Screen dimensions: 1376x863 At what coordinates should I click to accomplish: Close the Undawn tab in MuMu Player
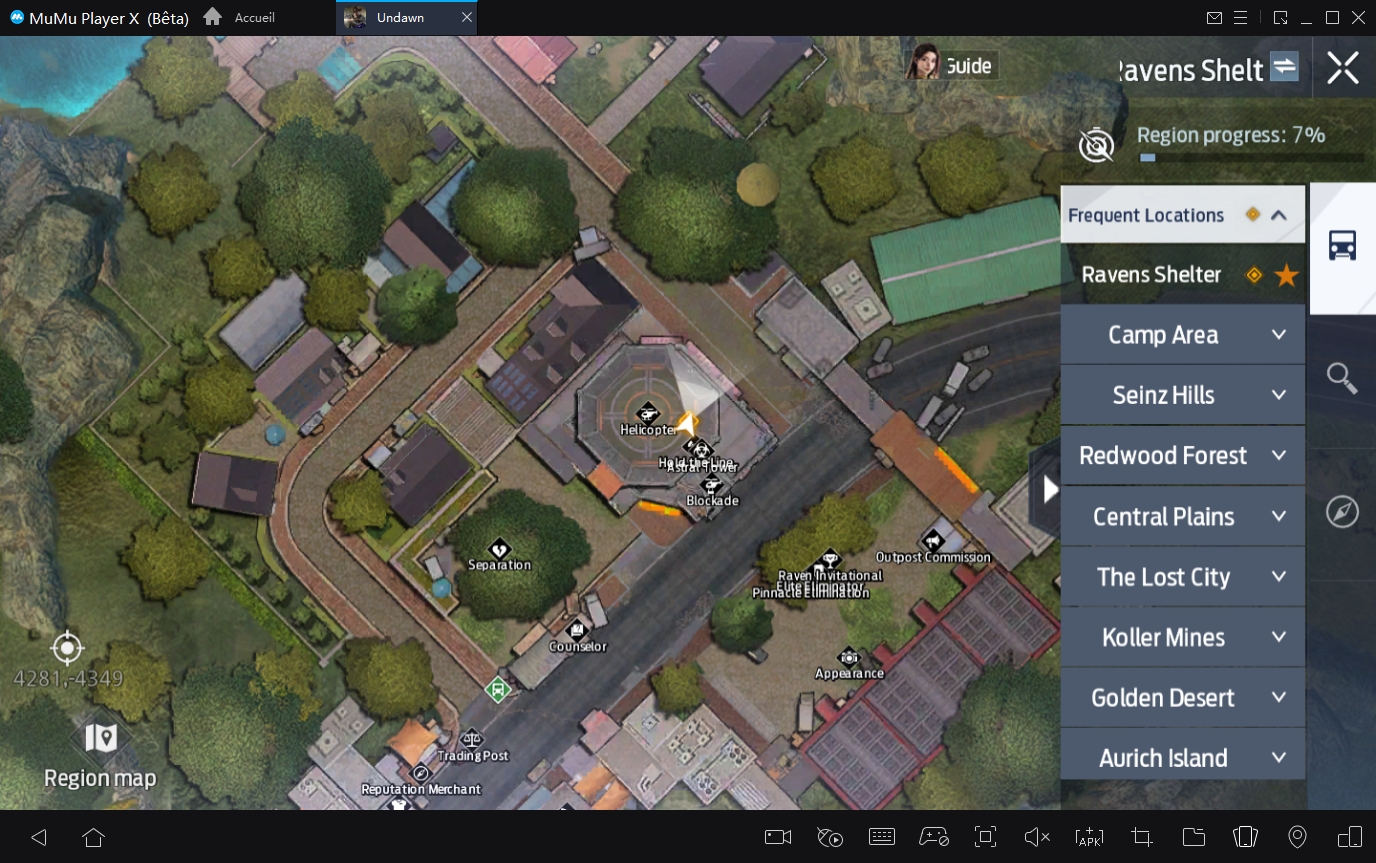click(x=467, y=18)
